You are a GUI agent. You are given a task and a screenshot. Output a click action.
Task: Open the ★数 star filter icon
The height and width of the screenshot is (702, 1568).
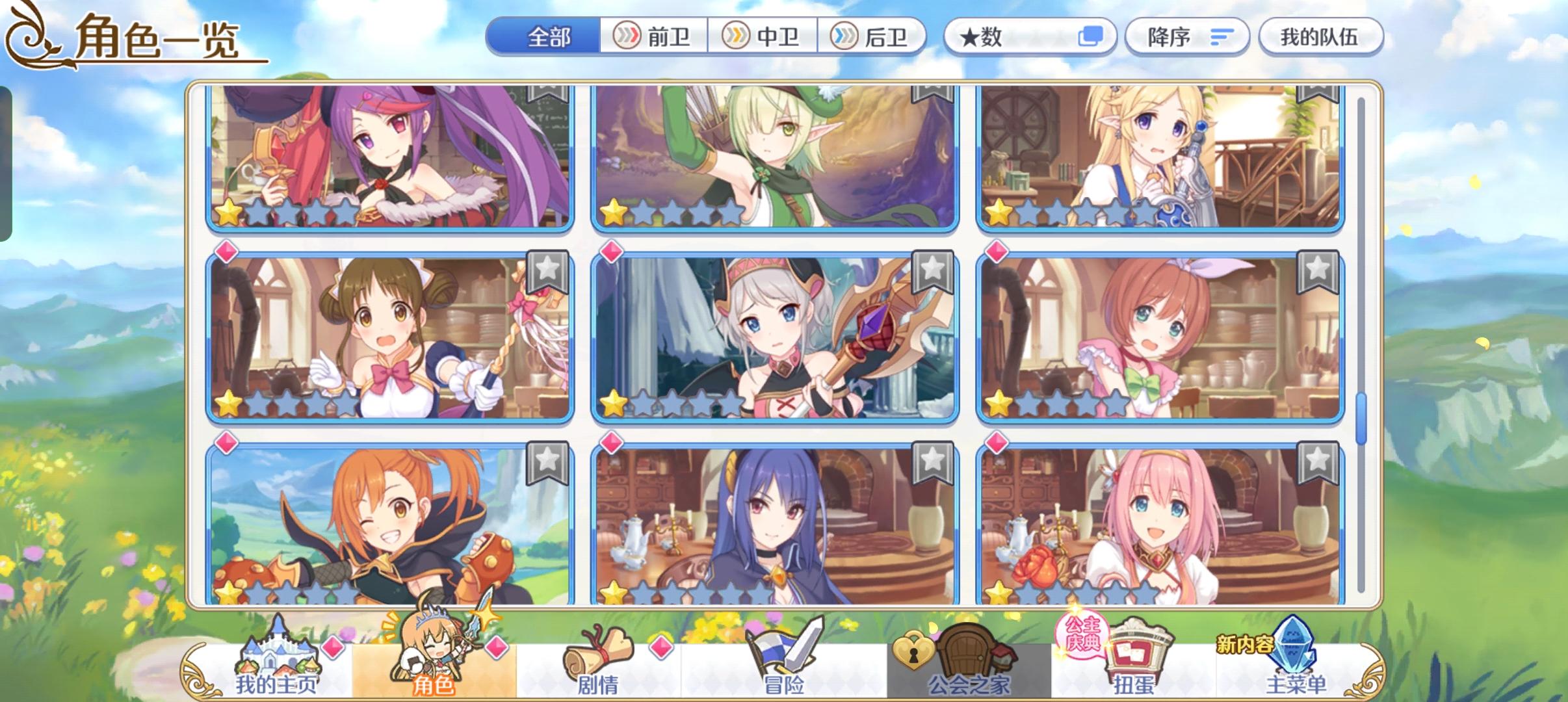coord(1032,36)
